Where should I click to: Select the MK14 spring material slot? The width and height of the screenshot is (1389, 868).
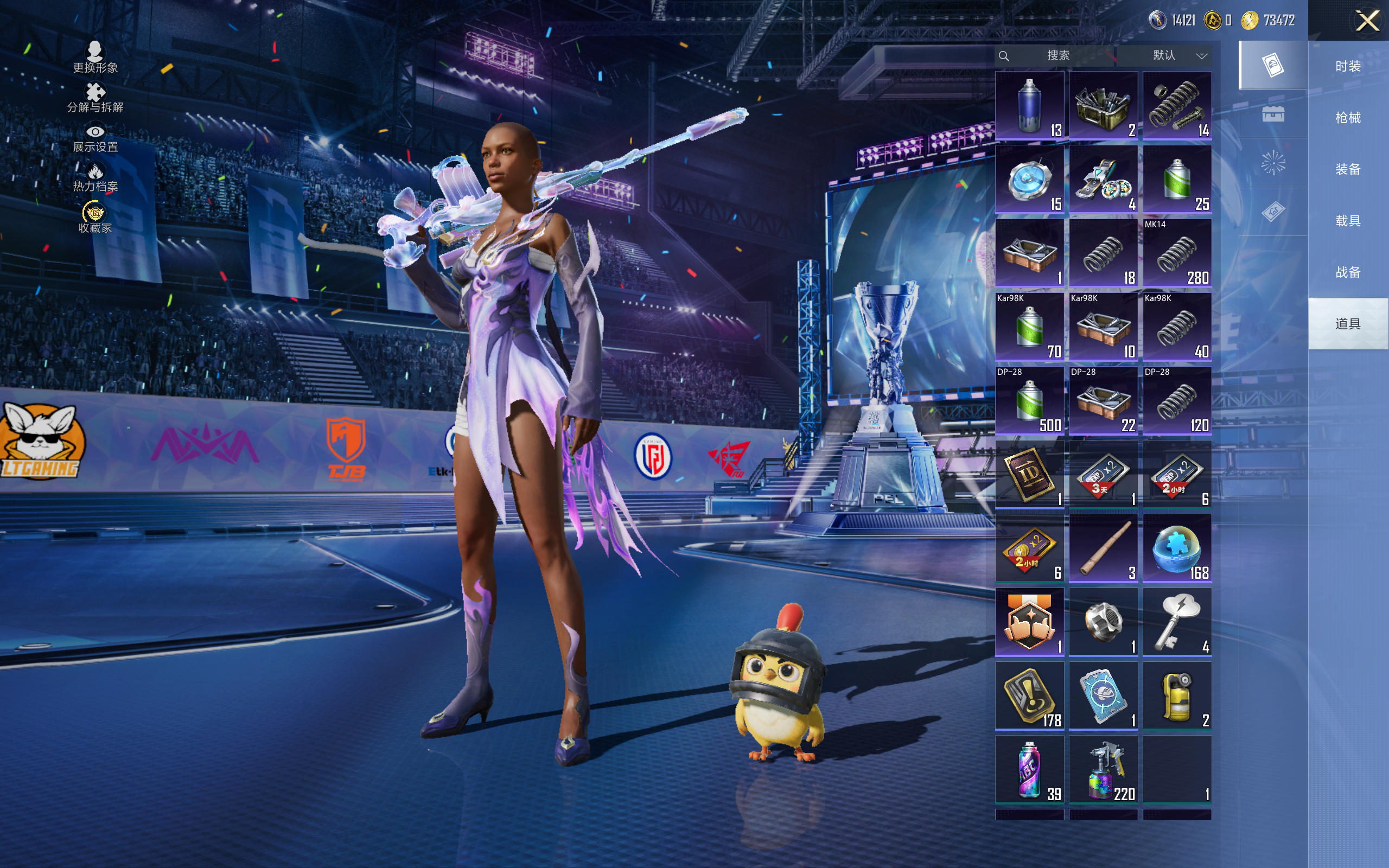pos(1177,253)
